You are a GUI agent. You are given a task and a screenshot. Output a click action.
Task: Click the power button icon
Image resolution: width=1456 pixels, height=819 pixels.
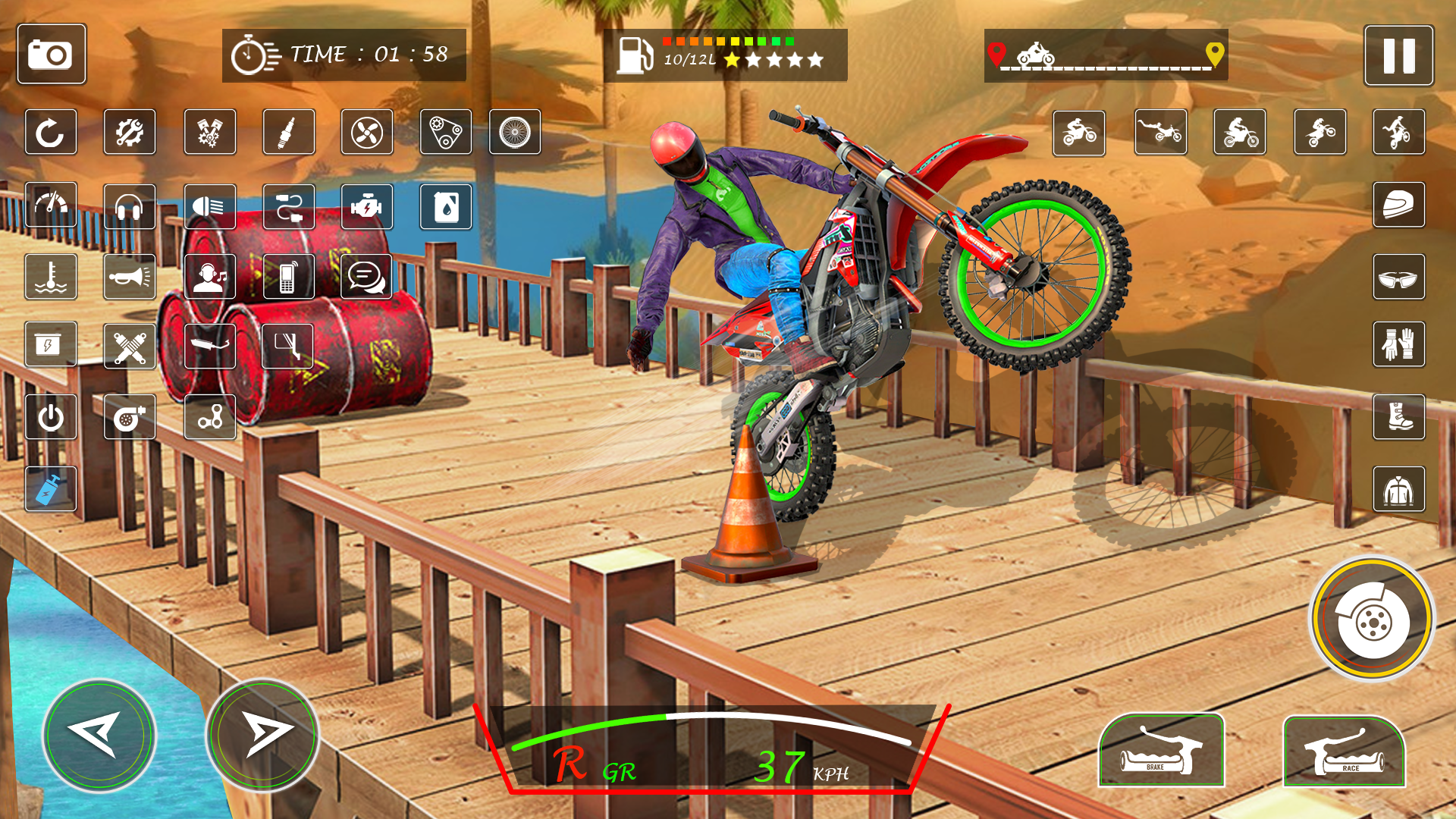[51, 417]
